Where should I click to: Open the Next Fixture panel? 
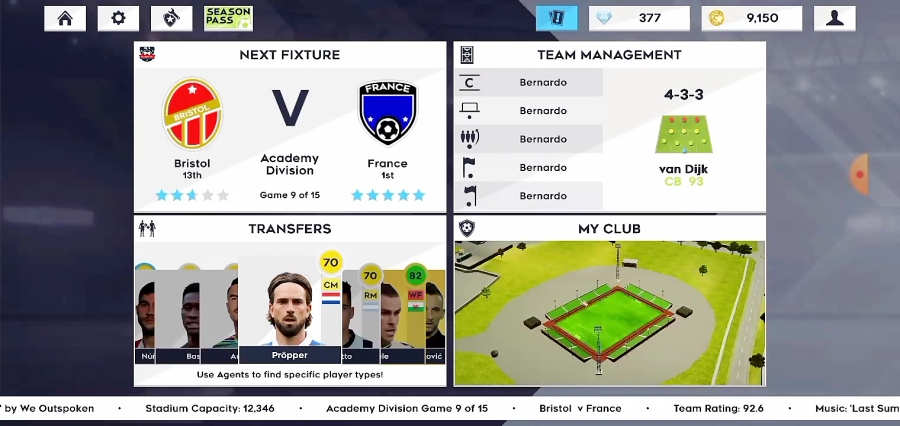click(x=290, y=55)
